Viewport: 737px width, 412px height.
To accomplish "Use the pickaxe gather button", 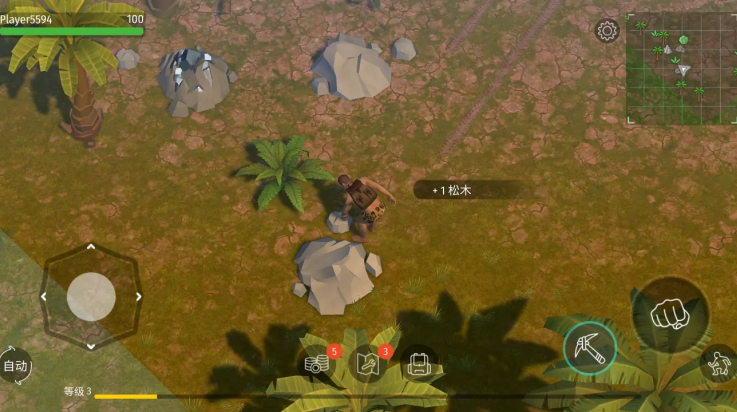I will [589, 347].
